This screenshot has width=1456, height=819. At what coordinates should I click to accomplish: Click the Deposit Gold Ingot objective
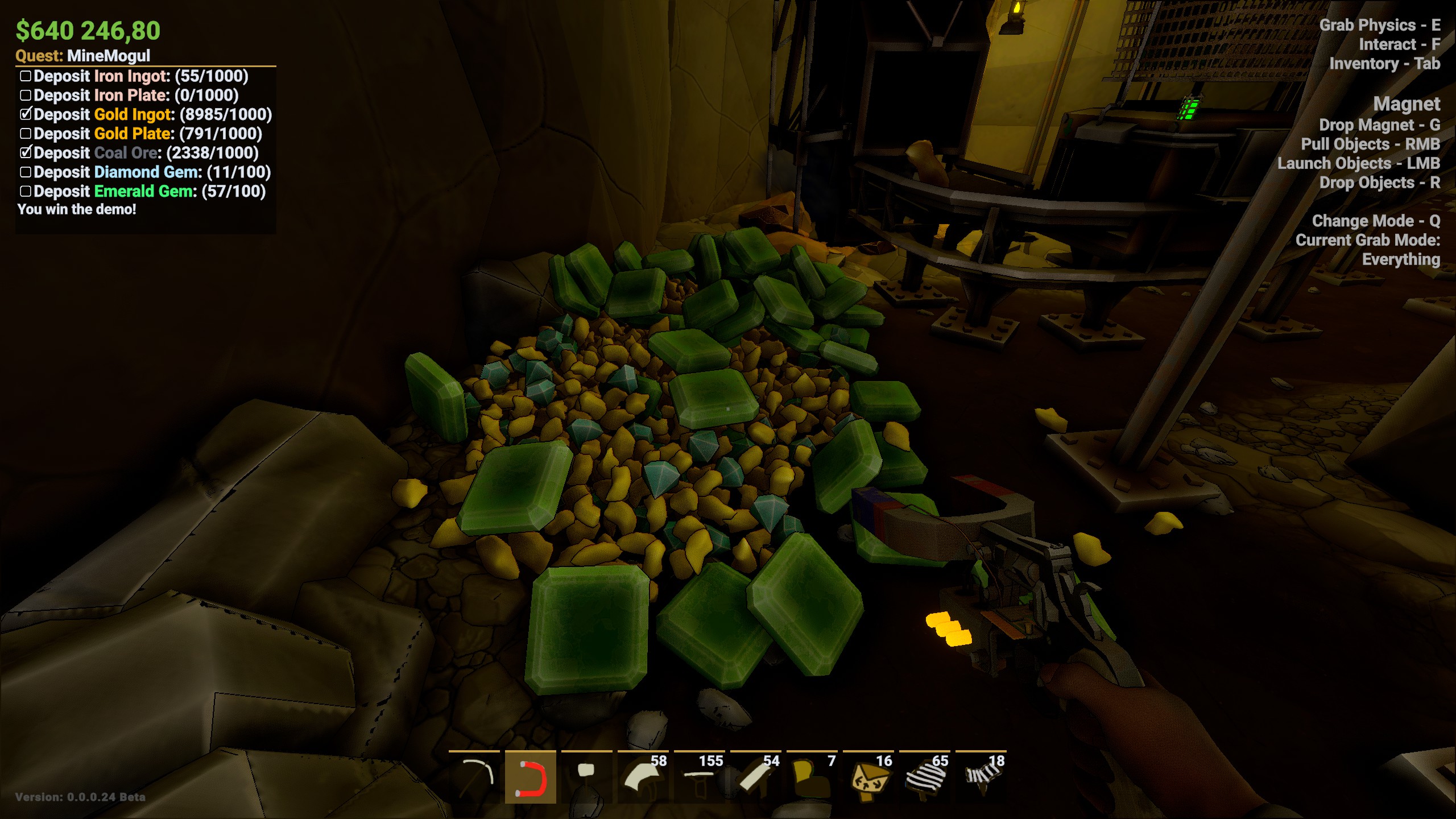click(x=152, y=115)
